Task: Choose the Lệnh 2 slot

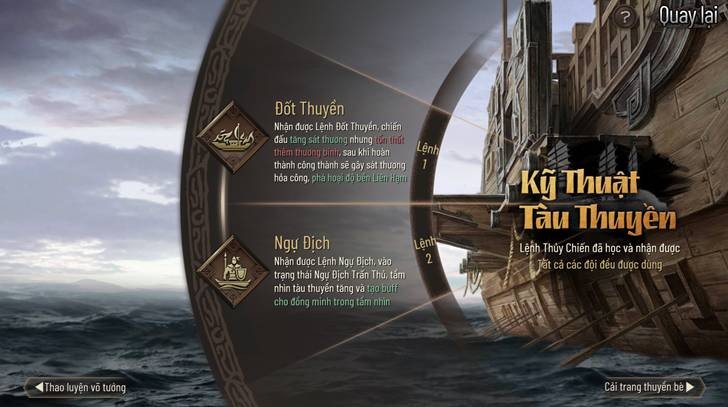Action: pos(425,251)
